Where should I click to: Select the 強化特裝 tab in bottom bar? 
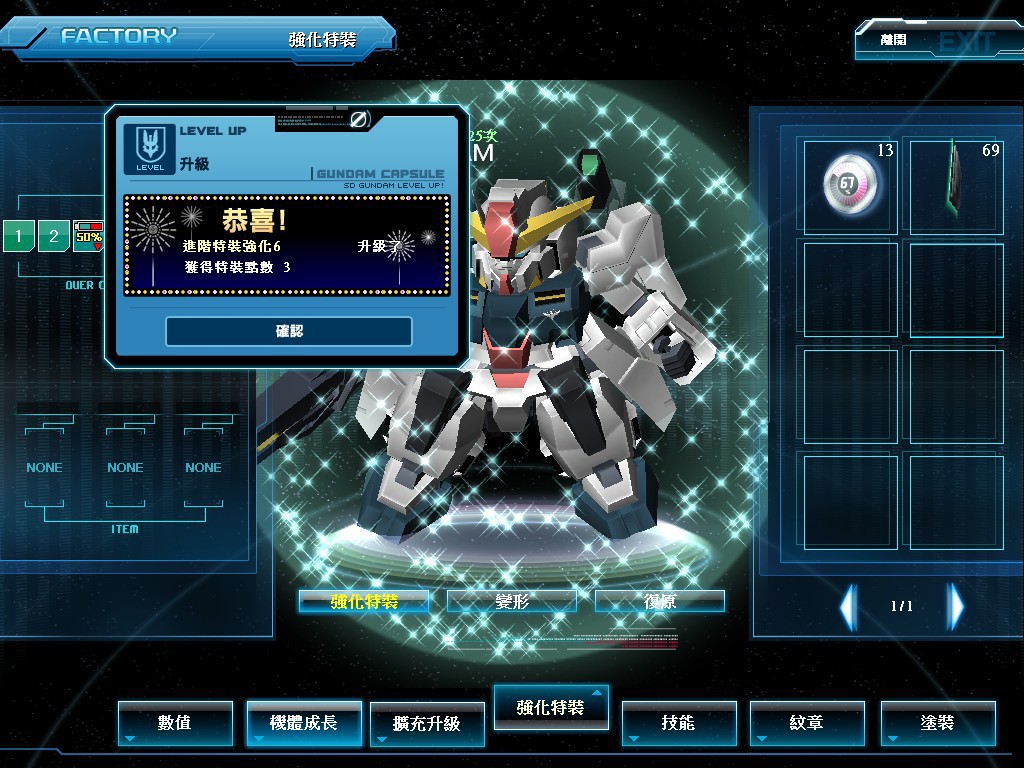click(x=551, y=707)
